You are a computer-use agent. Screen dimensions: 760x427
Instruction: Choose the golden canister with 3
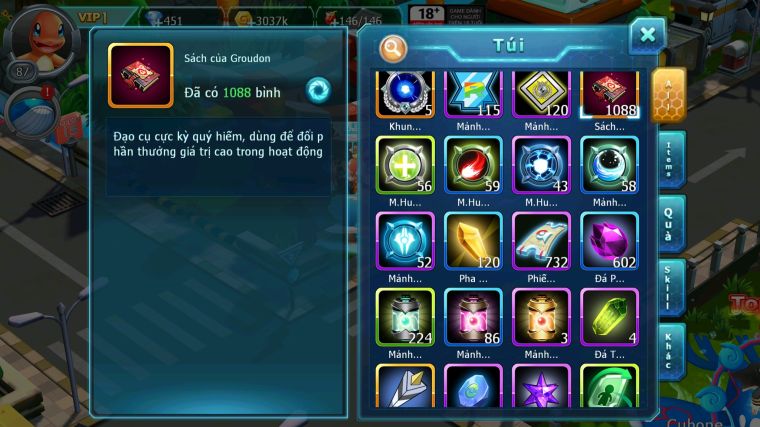click(542, 317)
